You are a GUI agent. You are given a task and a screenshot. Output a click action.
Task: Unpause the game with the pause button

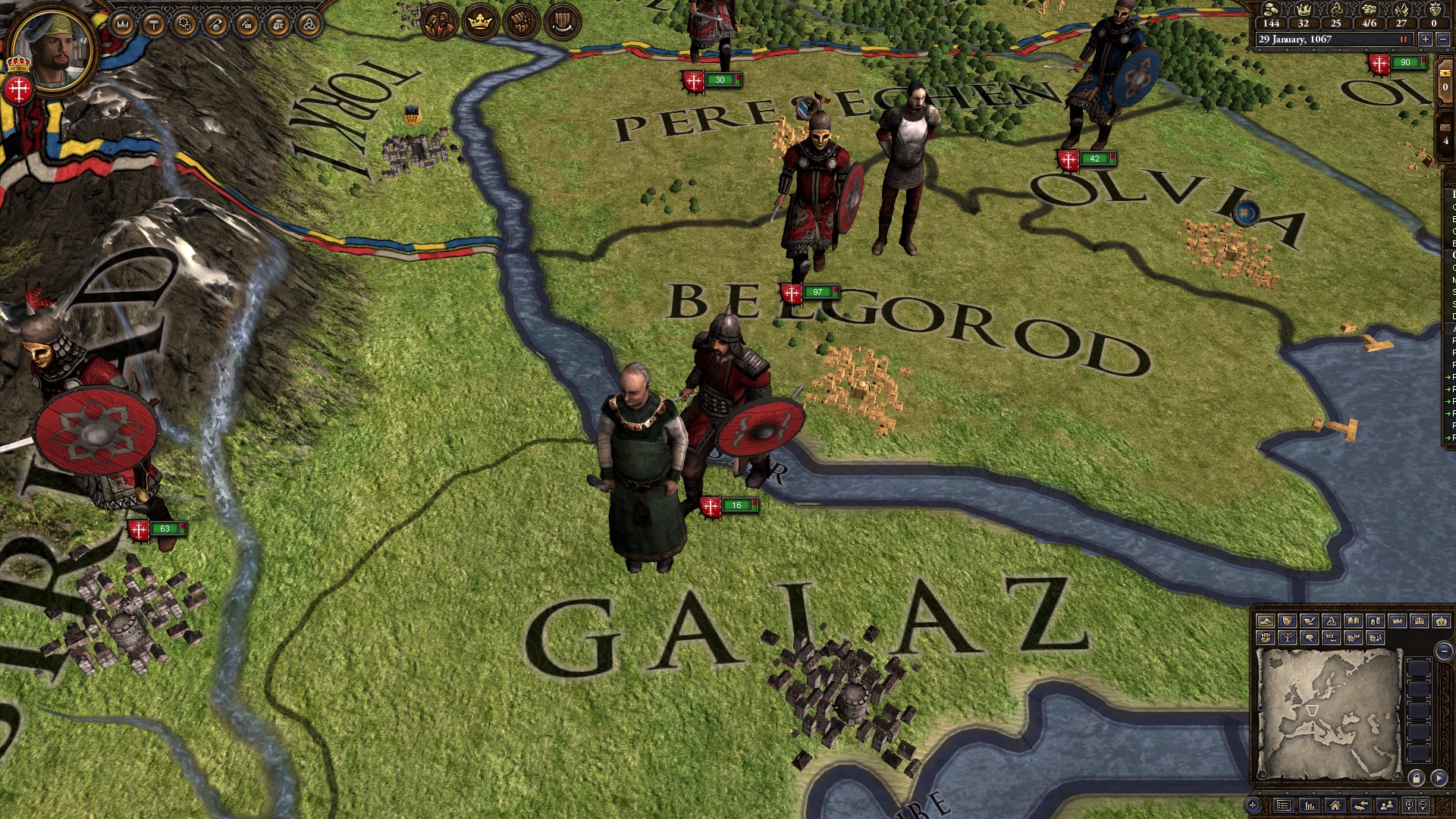(x=1404, y=39)
